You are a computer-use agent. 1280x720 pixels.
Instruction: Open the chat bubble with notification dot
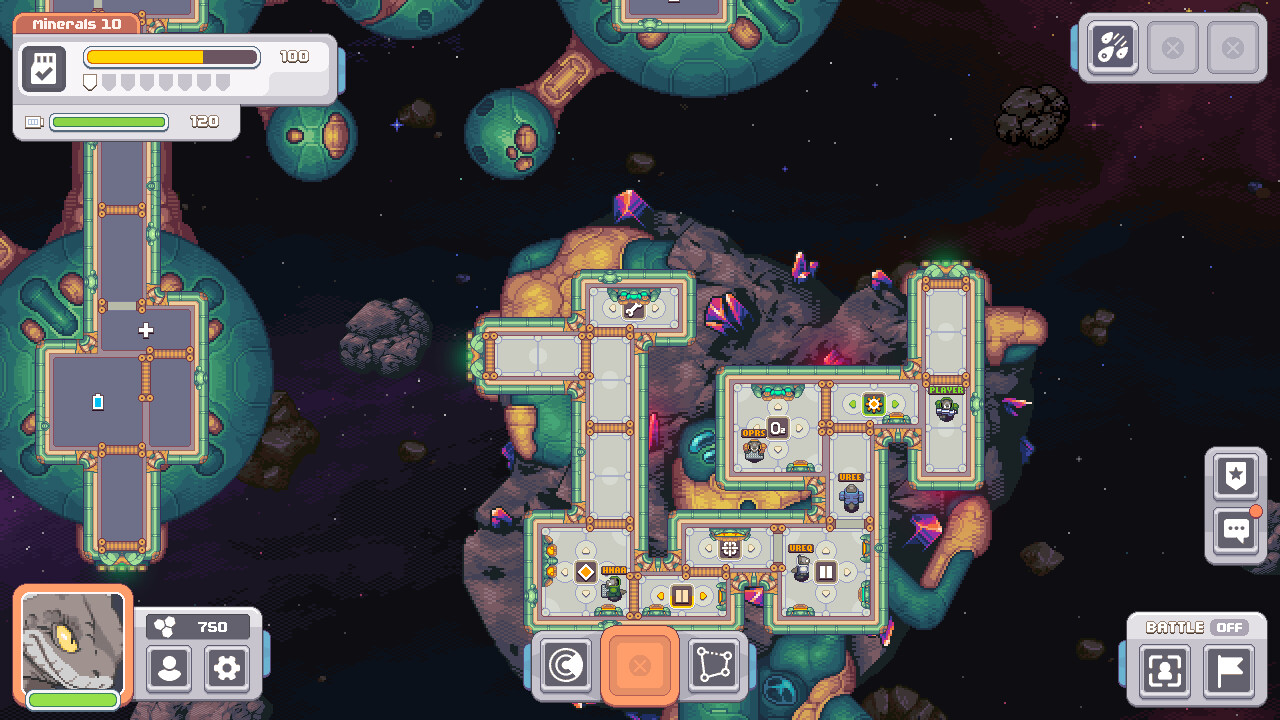pos(1235,530)
